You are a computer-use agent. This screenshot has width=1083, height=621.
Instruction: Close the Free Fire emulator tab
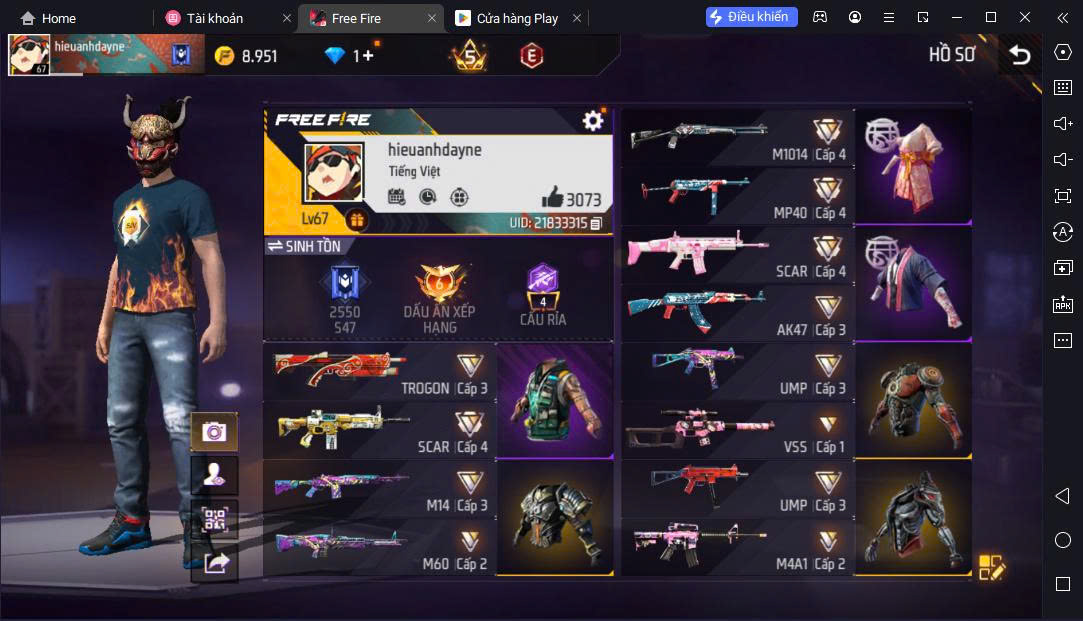432,18
